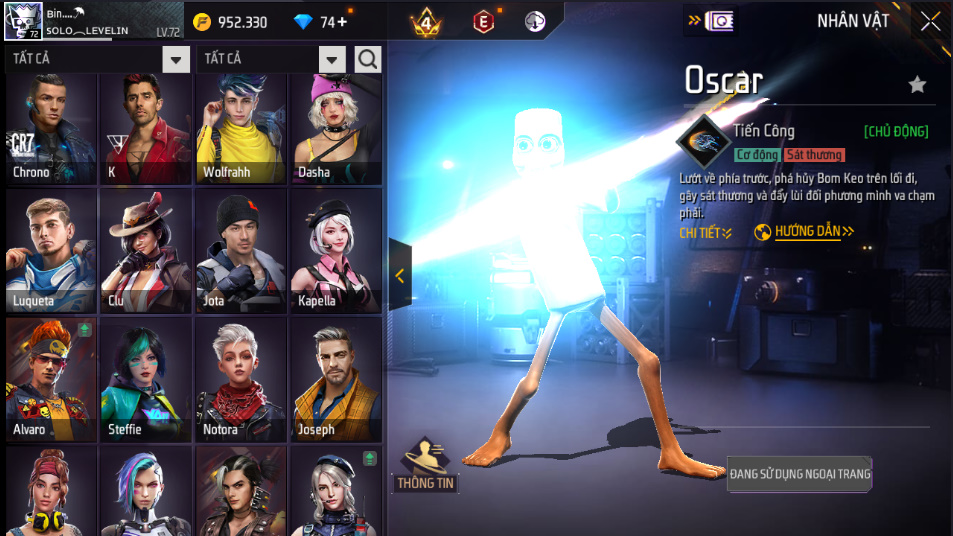Favorite Oscar with the star icon

click(x=917, y=85)
